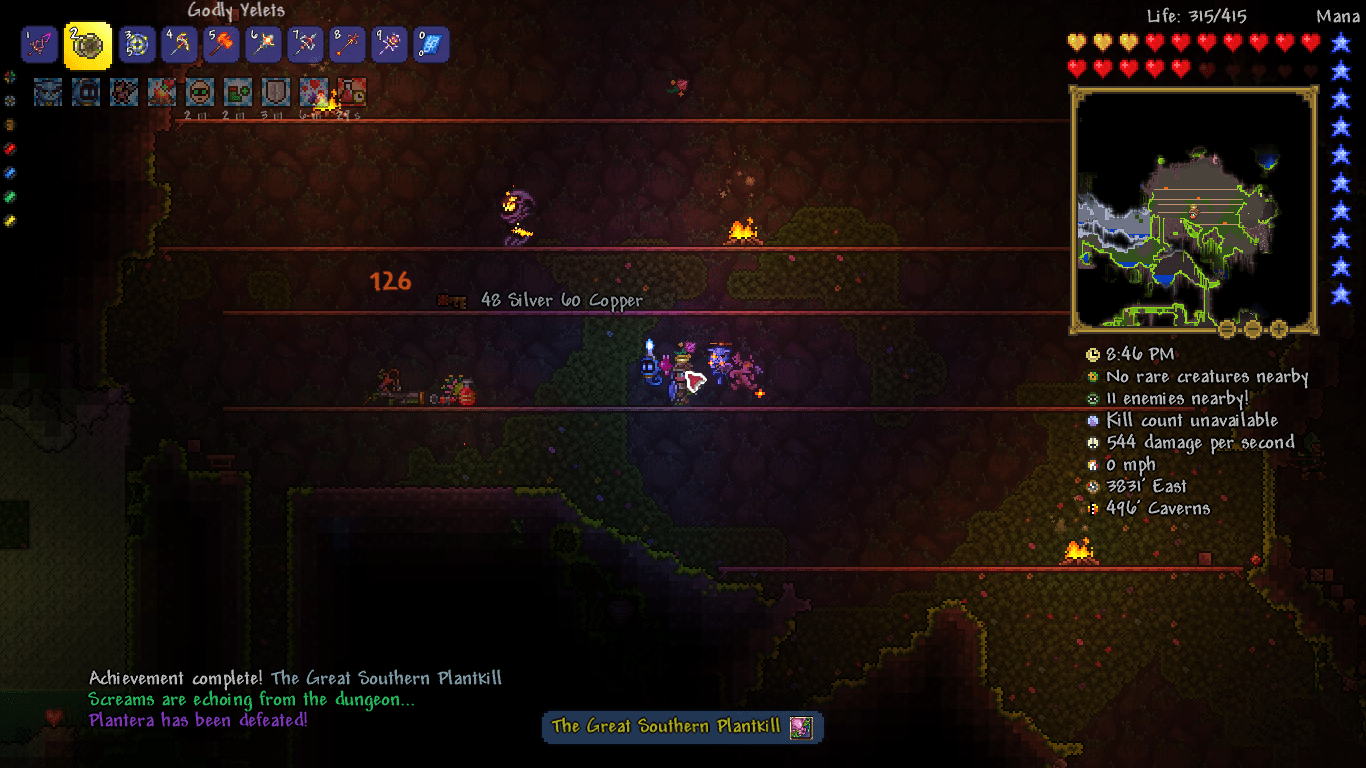Zoom out the minimap with the minus button
Screen dimensions: 1366x768
pyautogui.click(x=1252, y=327)
